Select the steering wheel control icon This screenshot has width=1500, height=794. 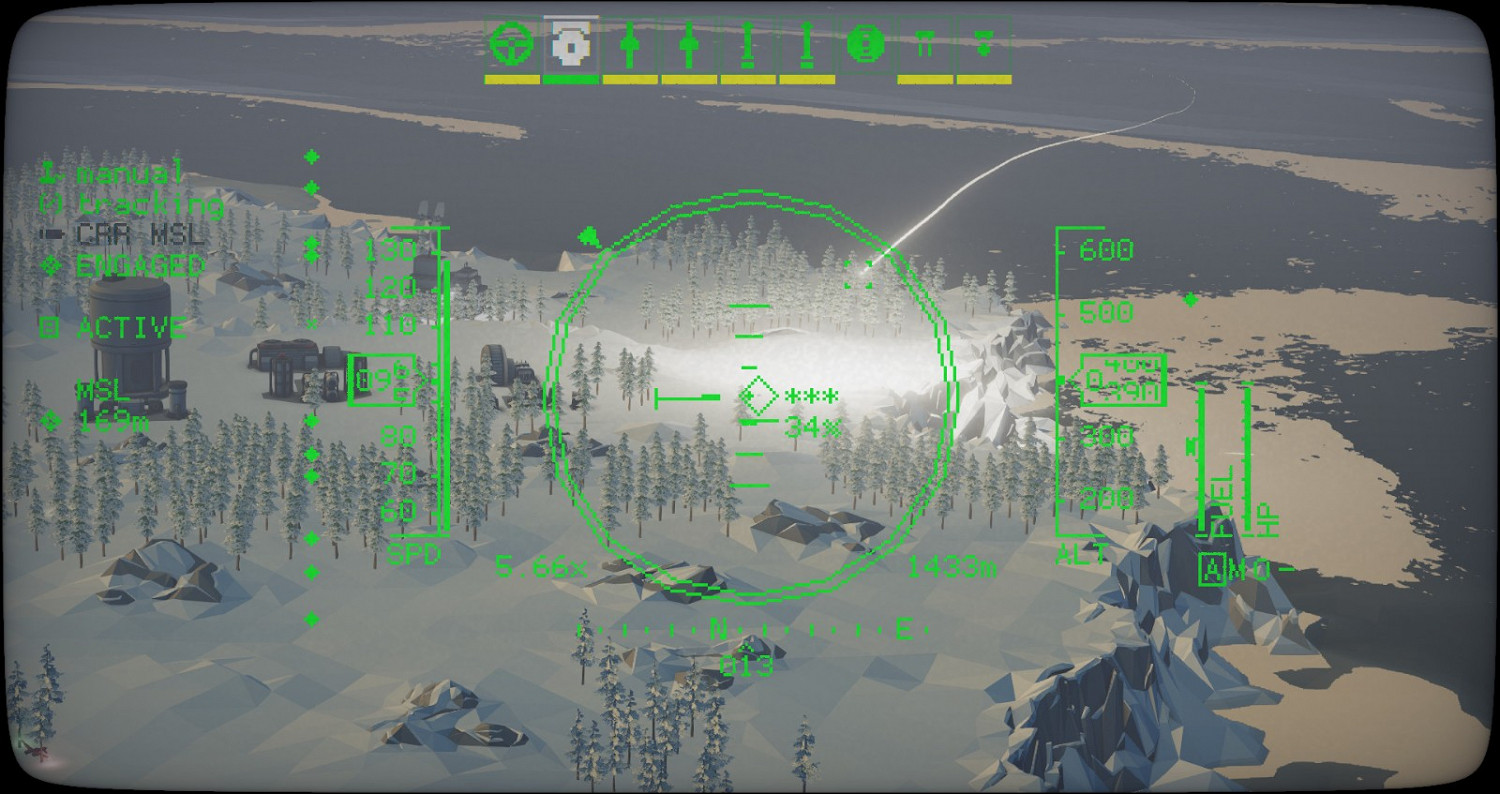tap(511, 44)
